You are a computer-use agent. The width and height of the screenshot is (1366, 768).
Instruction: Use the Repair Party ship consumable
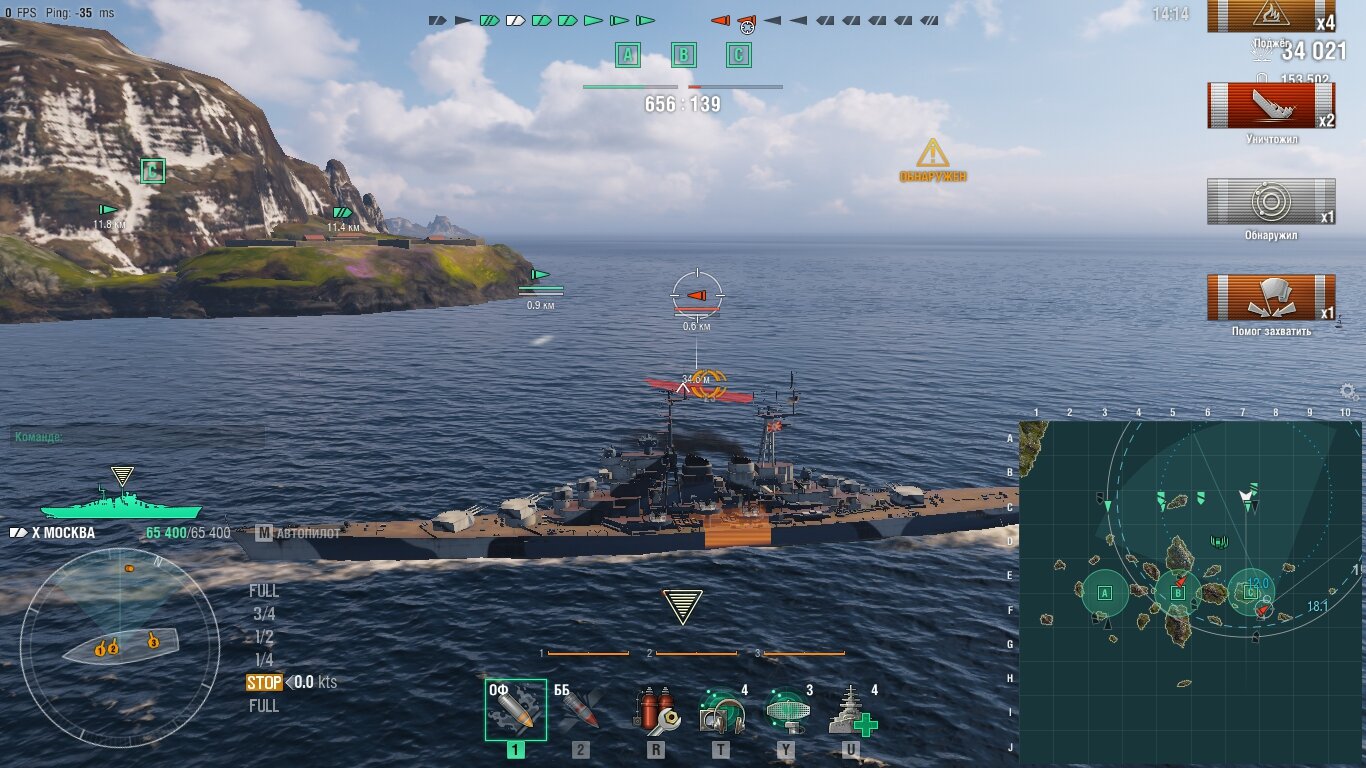(x=851, y=711)
